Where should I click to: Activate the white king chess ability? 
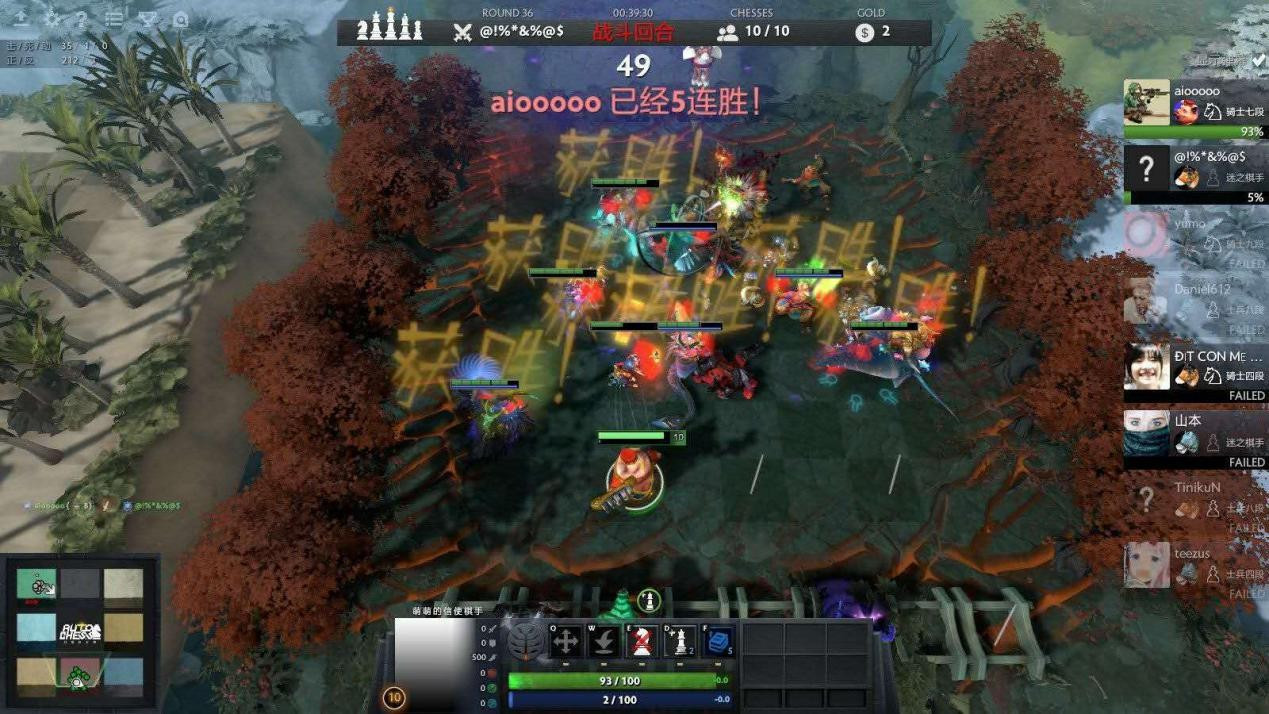[x=680, y=641]
